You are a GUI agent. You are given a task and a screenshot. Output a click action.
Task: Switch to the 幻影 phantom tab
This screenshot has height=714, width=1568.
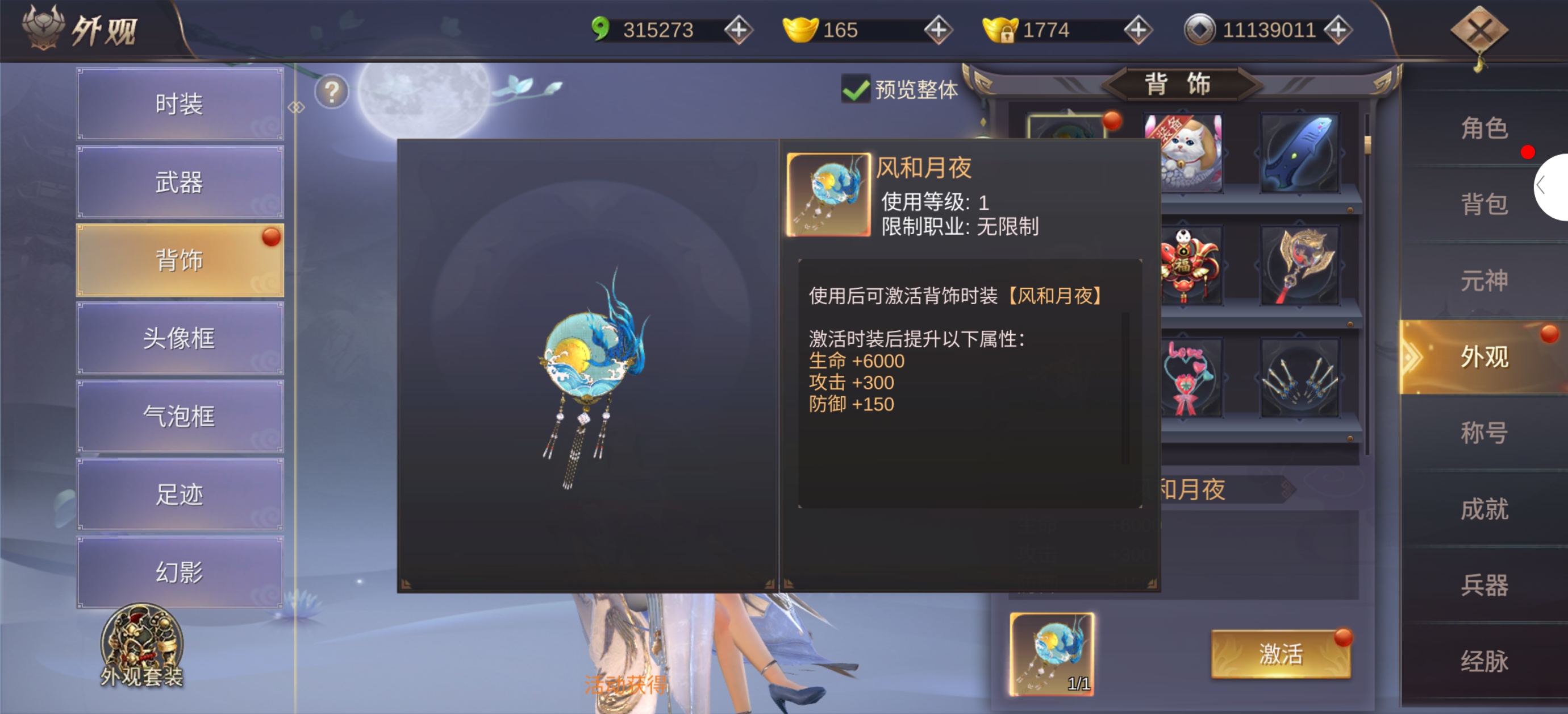tap(180, 572)
